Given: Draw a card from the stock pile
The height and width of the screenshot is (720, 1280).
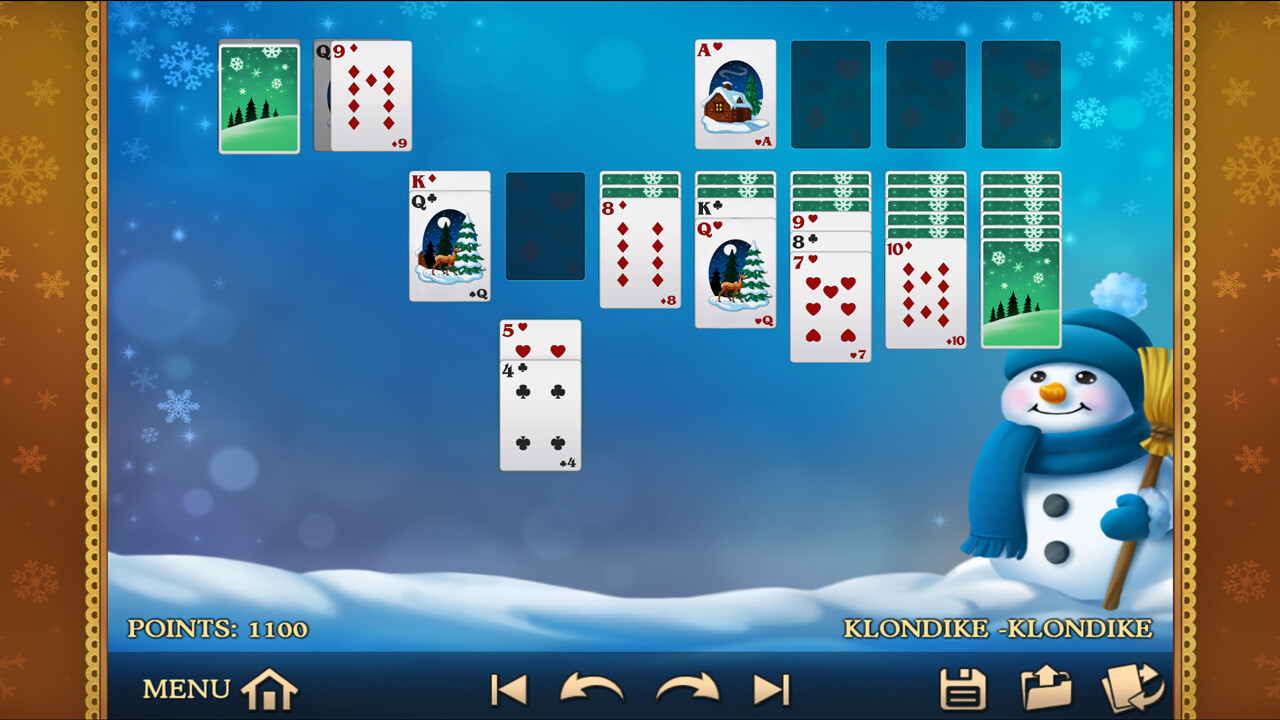Looking at the screenshot, I should pyautogui.click(x=258, y=96).
